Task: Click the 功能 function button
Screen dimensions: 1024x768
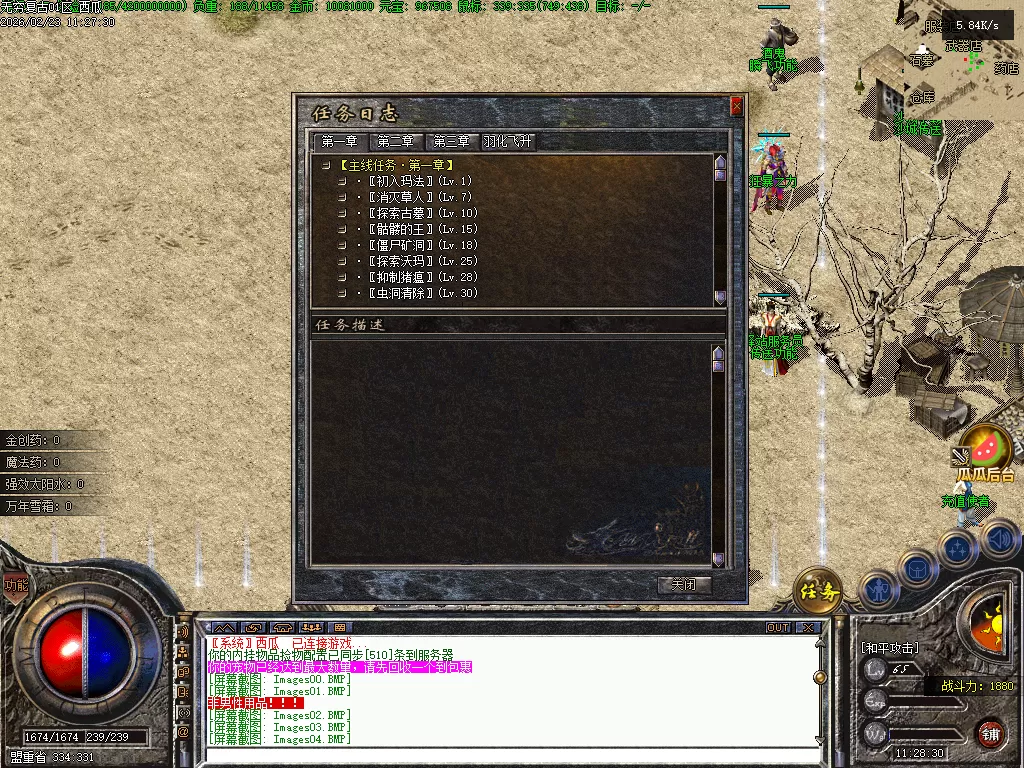Action: [15, 586]
